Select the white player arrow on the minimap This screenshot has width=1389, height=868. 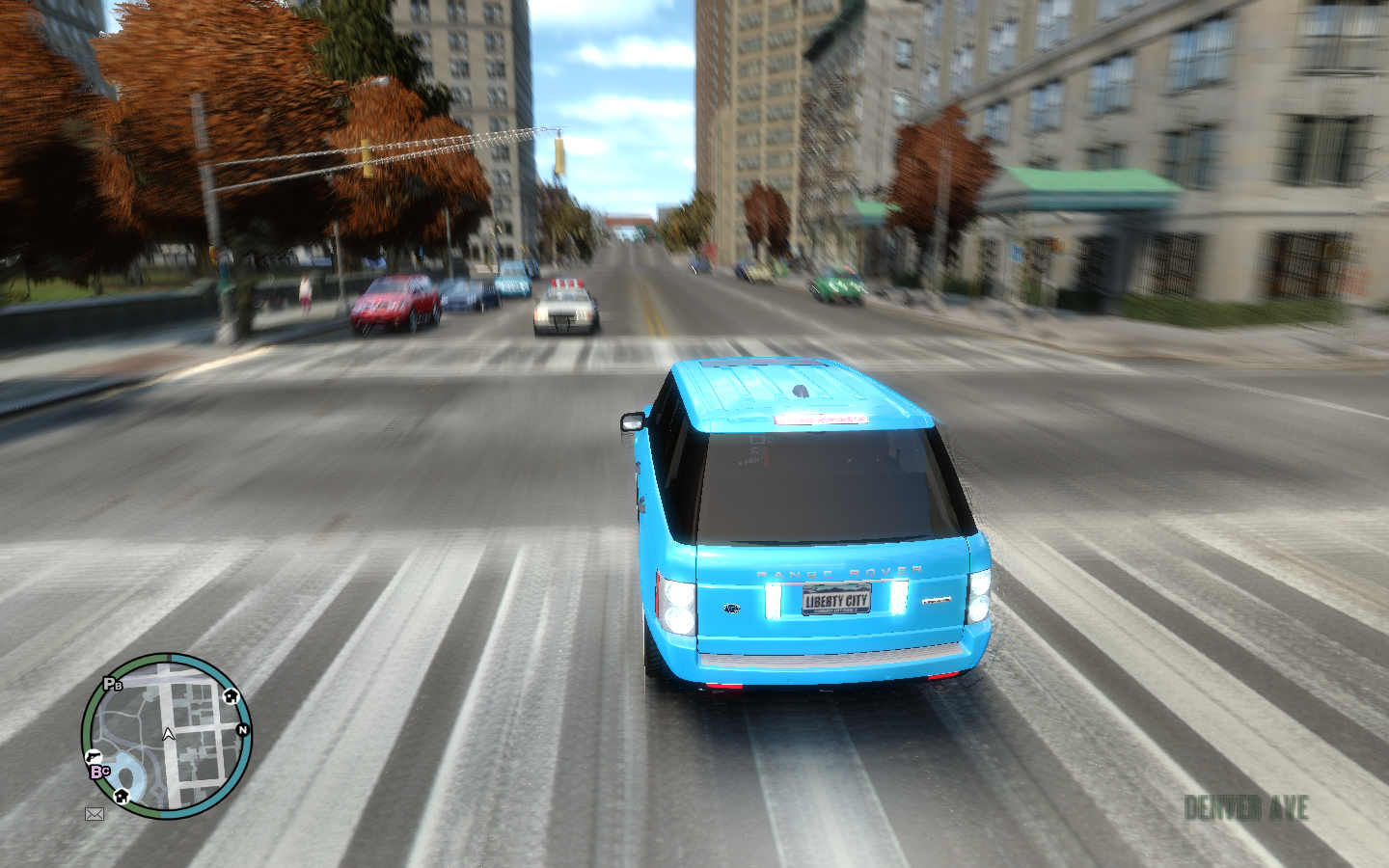coord(168,734)
